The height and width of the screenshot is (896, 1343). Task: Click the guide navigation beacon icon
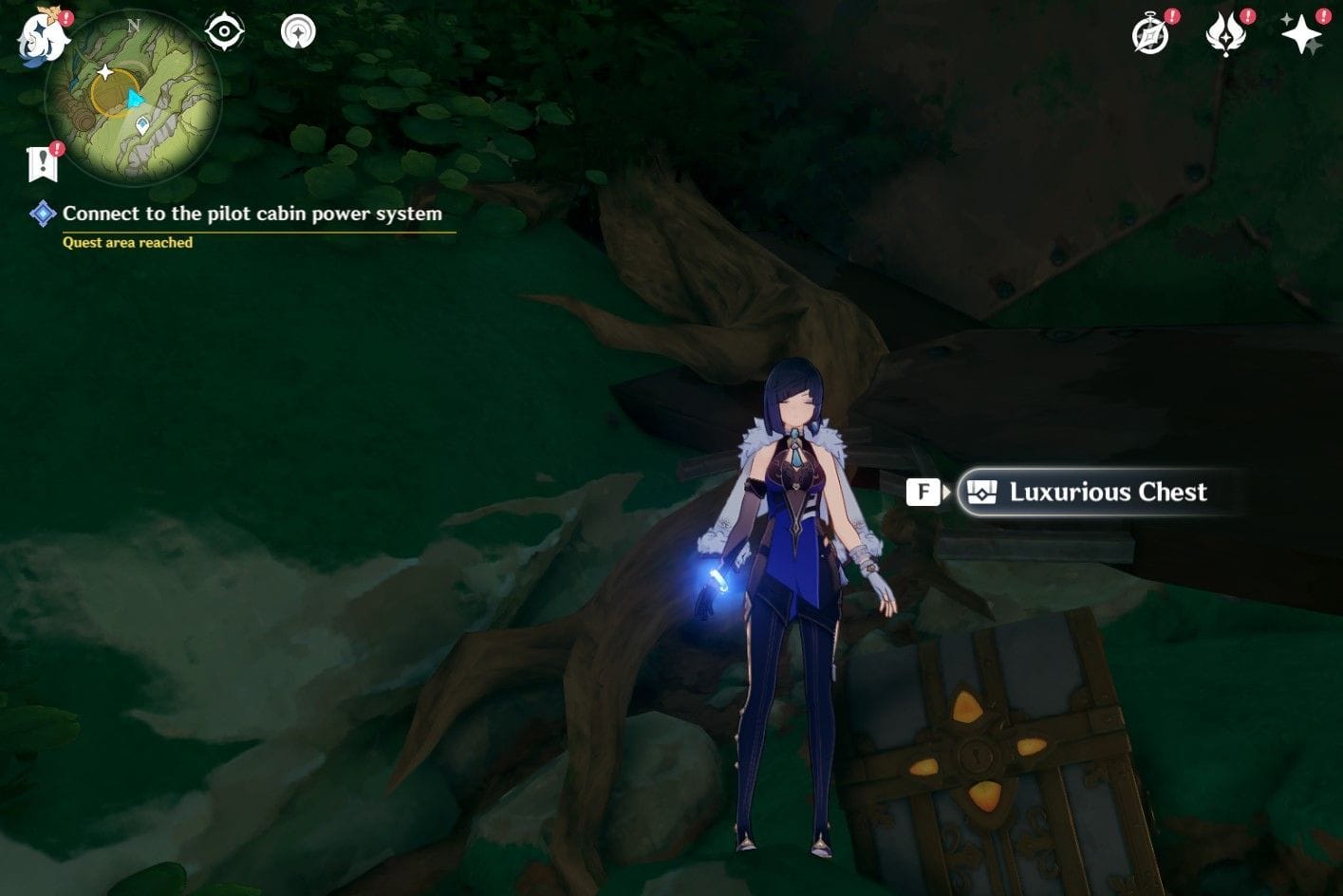click(x=299, y=31)
